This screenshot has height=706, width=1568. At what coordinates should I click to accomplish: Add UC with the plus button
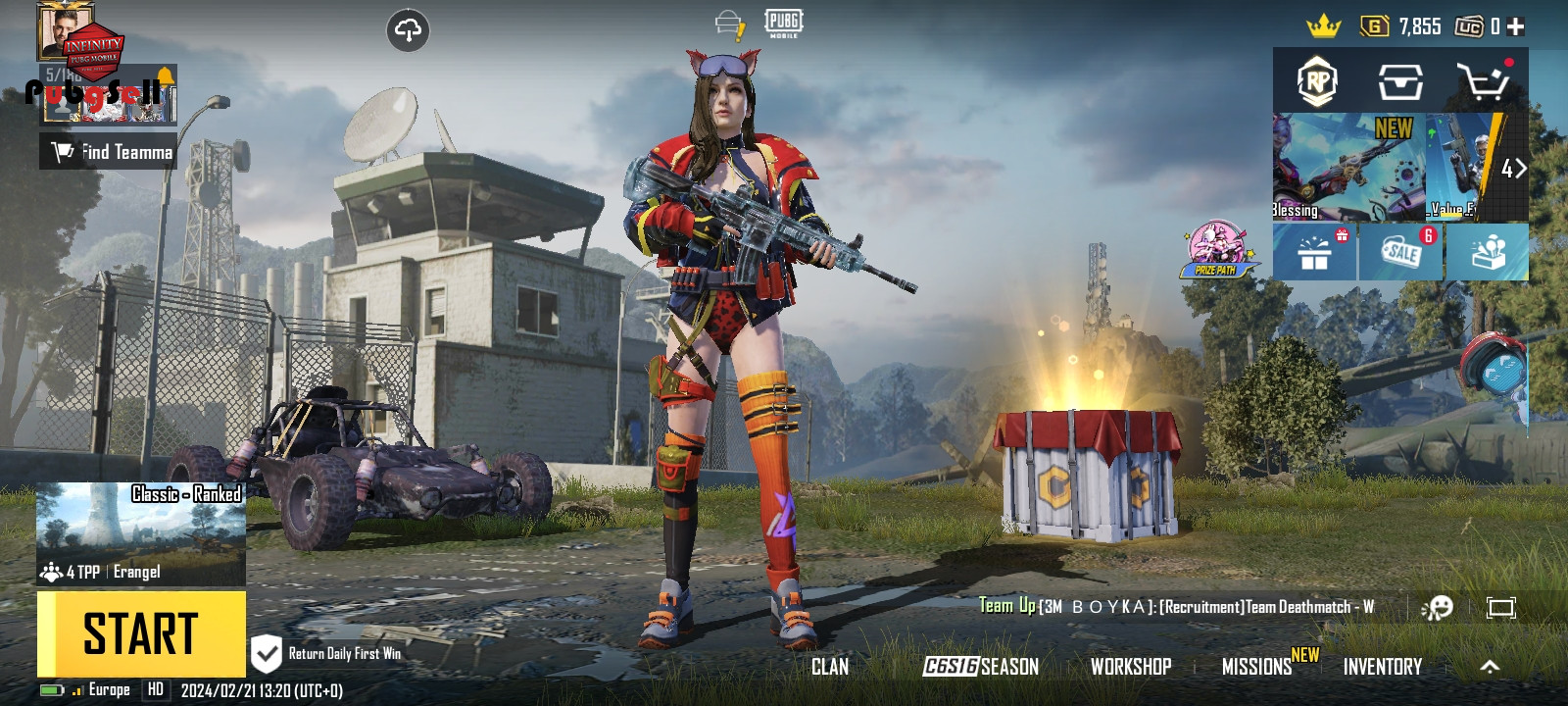click(x=1516, y=26)
